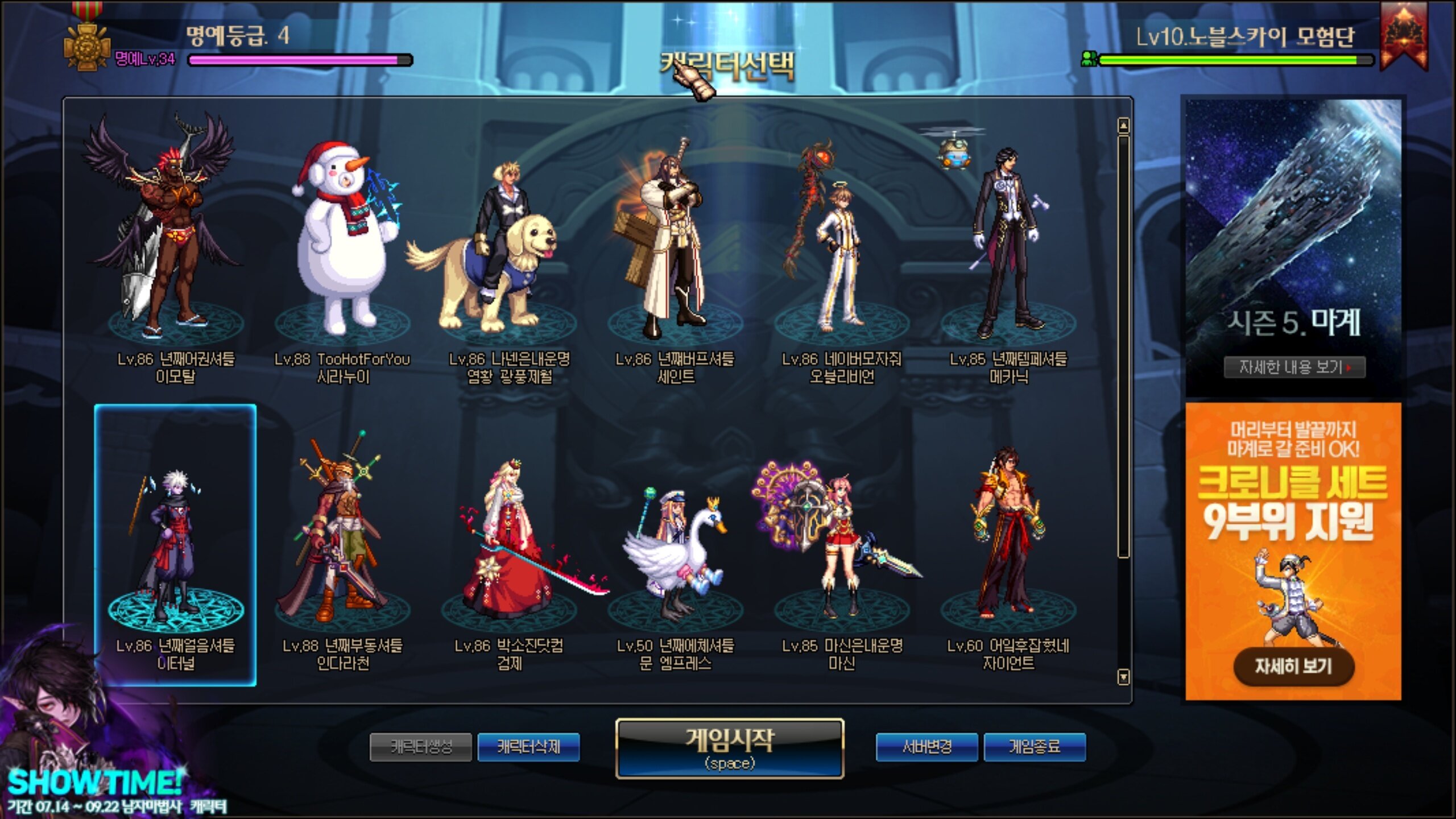
Task: Open 자세한 내용 보기 on Season 5 banner
Action: coord(1294,367)
